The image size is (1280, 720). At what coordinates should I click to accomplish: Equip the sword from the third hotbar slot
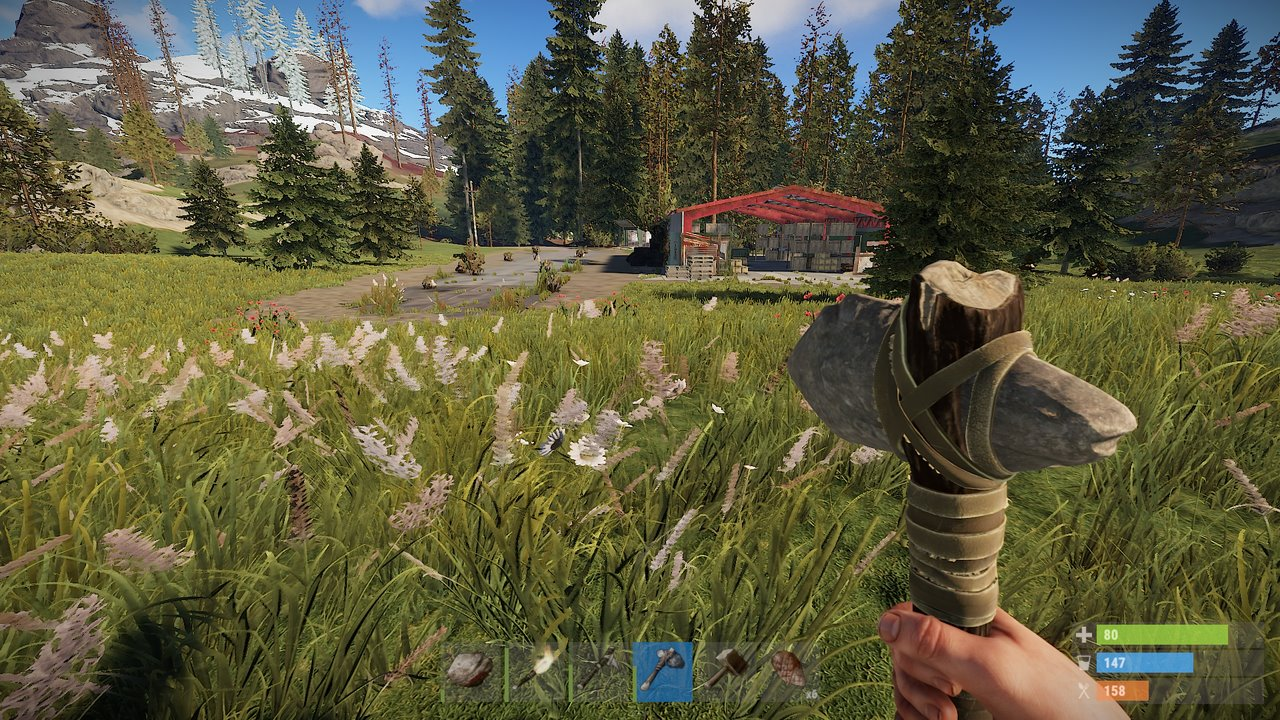click(x=602, y=667)
